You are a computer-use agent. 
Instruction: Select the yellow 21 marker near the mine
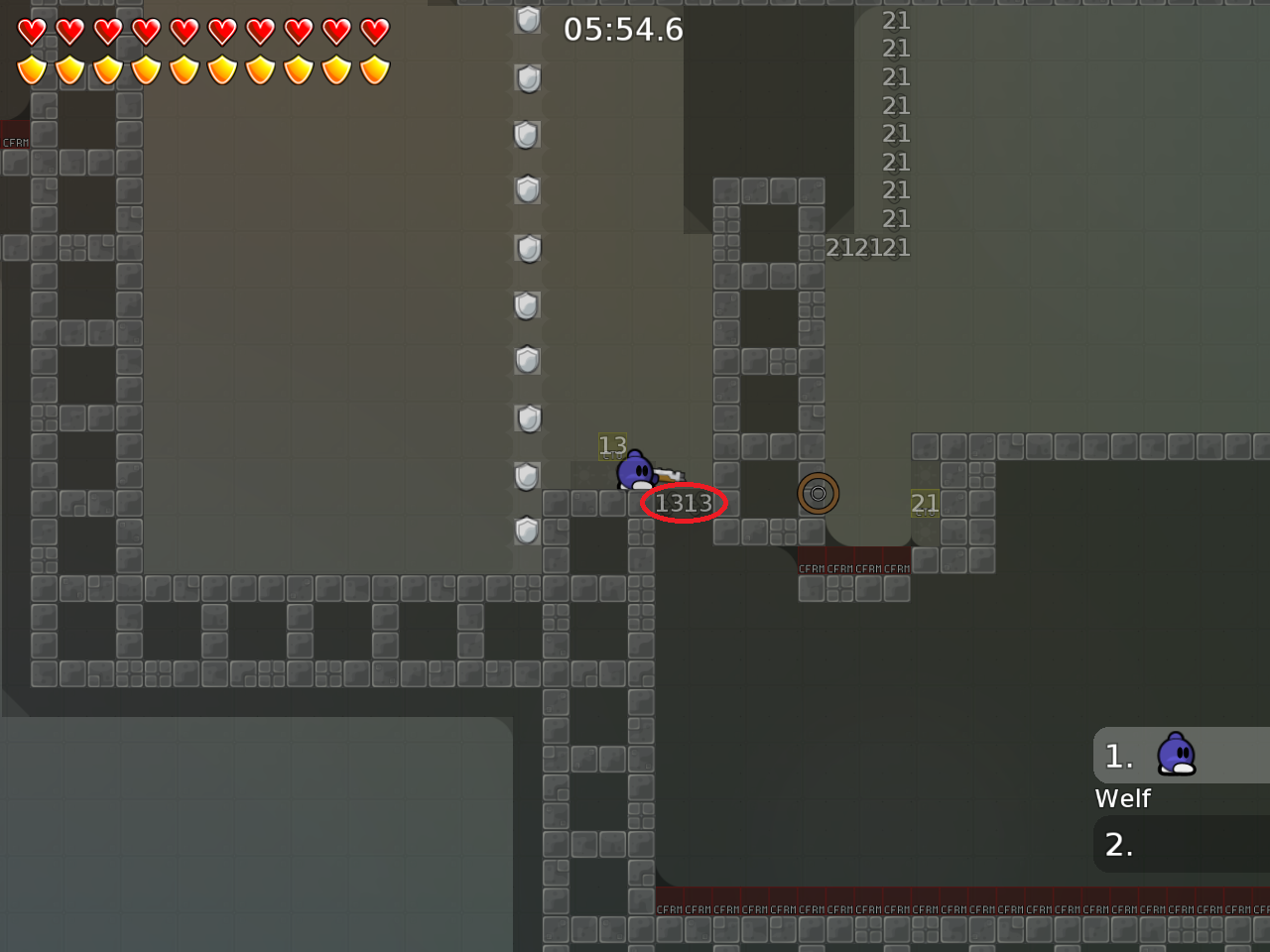pos(925,504)
